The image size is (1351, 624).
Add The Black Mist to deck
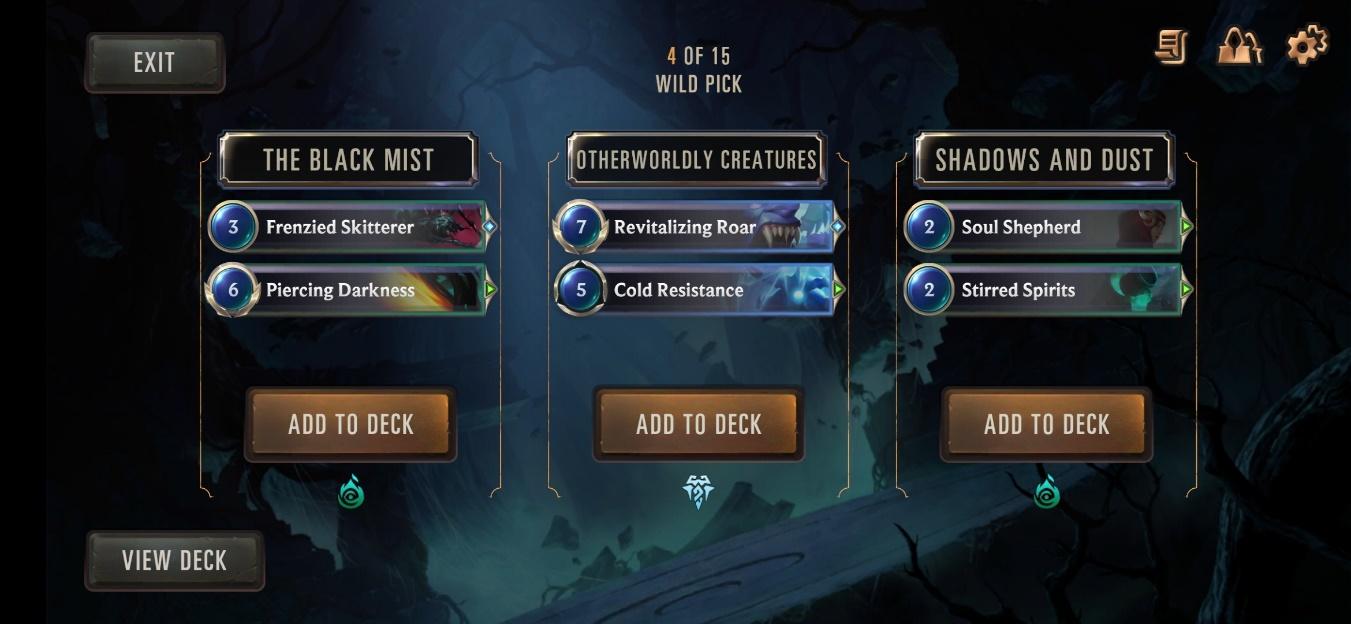[x=350, y=425]
